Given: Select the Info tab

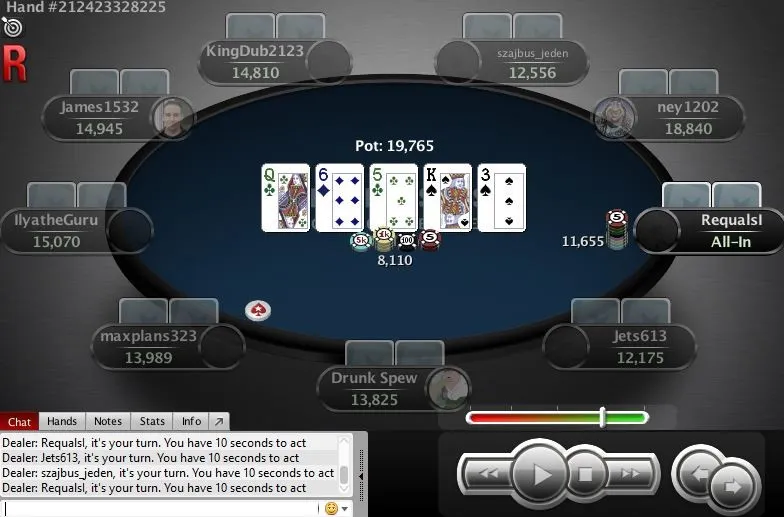Looking at the screenshot, I should pyautogui.click(x=191, y=422).
